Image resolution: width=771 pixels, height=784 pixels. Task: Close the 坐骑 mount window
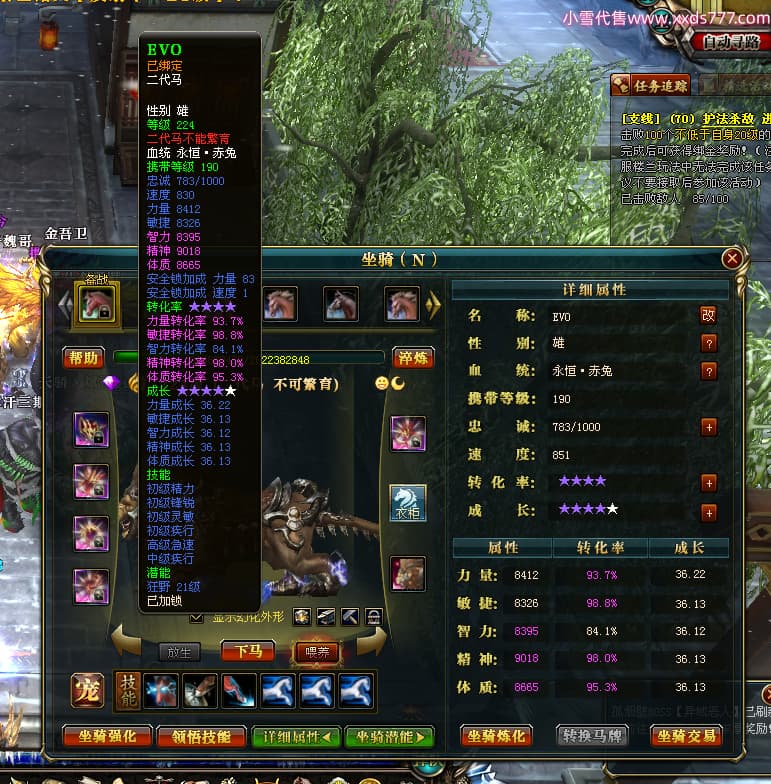pos(733,258)
